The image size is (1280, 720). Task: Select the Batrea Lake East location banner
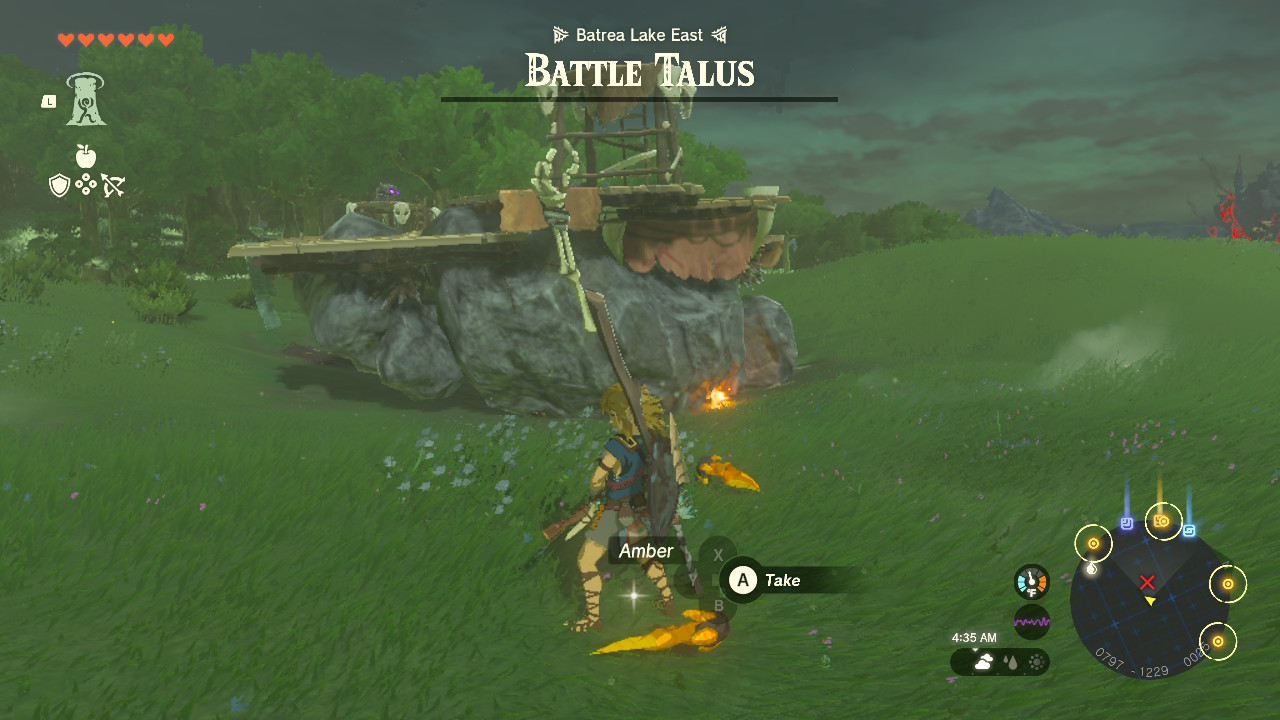(x=640, y=33)
